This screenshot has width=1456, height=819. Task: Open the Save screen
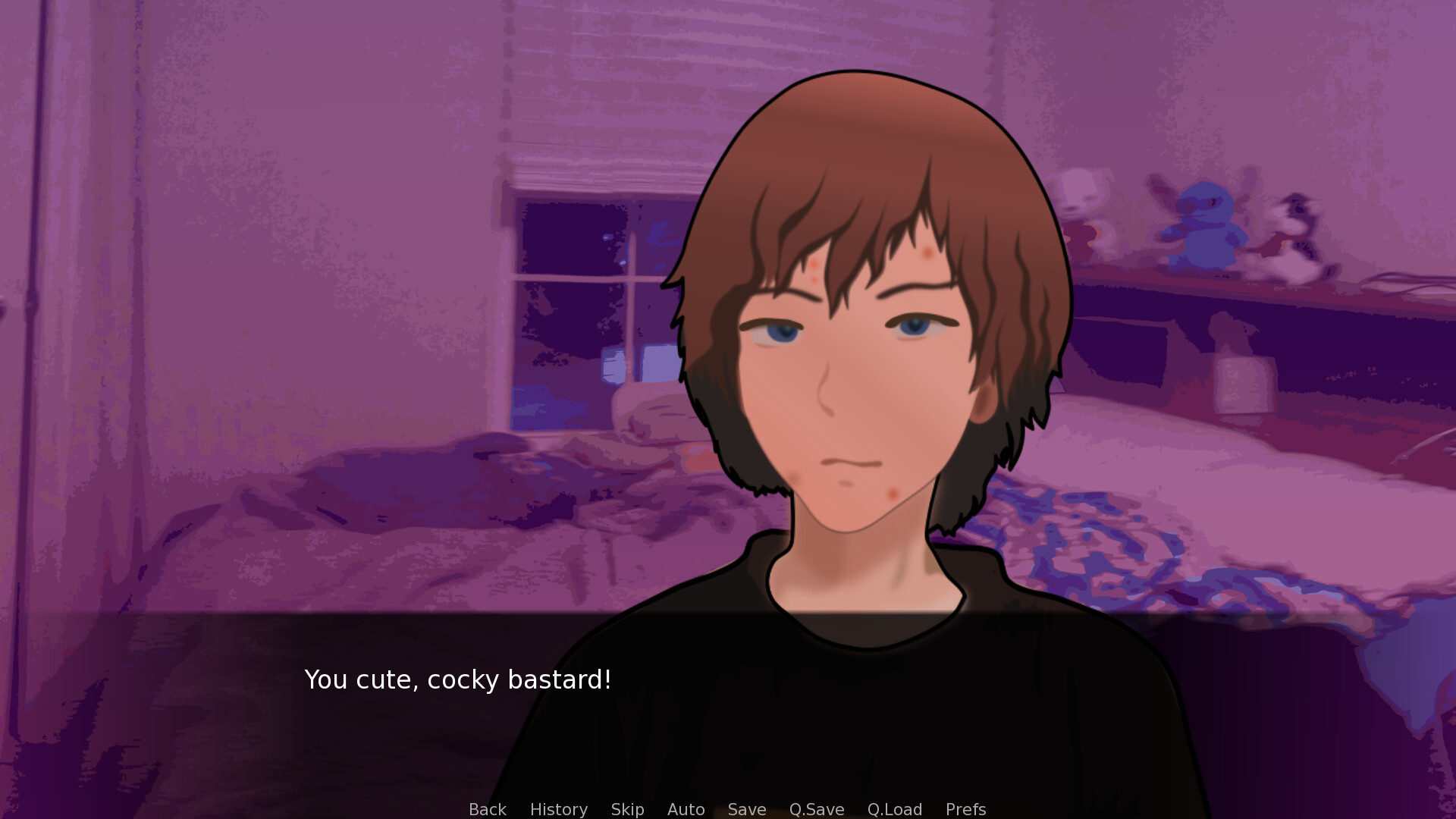[x=746, y=809]
